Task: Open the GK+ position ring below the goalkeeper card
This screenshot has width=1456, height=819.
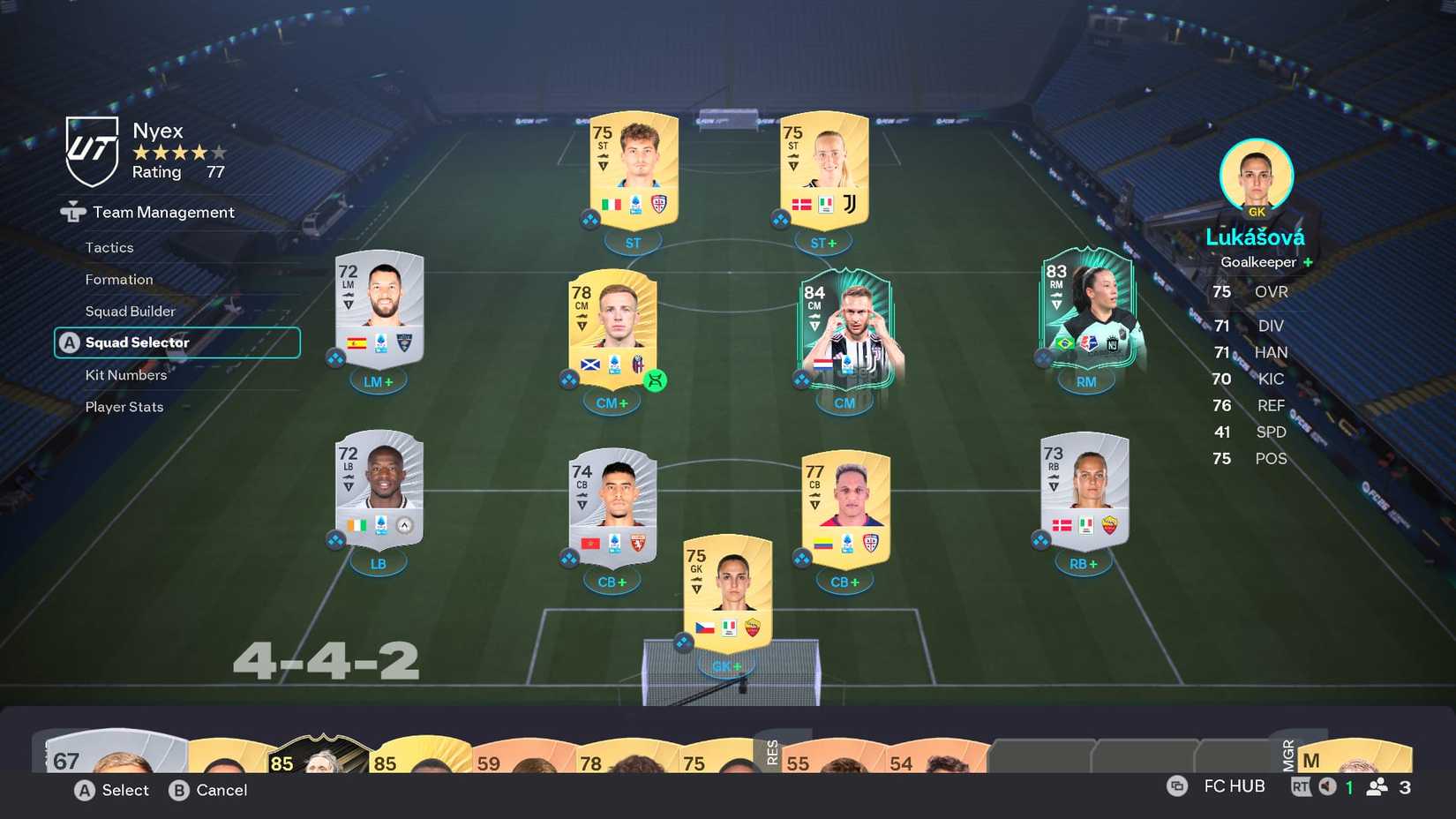Action: point(727,666)
